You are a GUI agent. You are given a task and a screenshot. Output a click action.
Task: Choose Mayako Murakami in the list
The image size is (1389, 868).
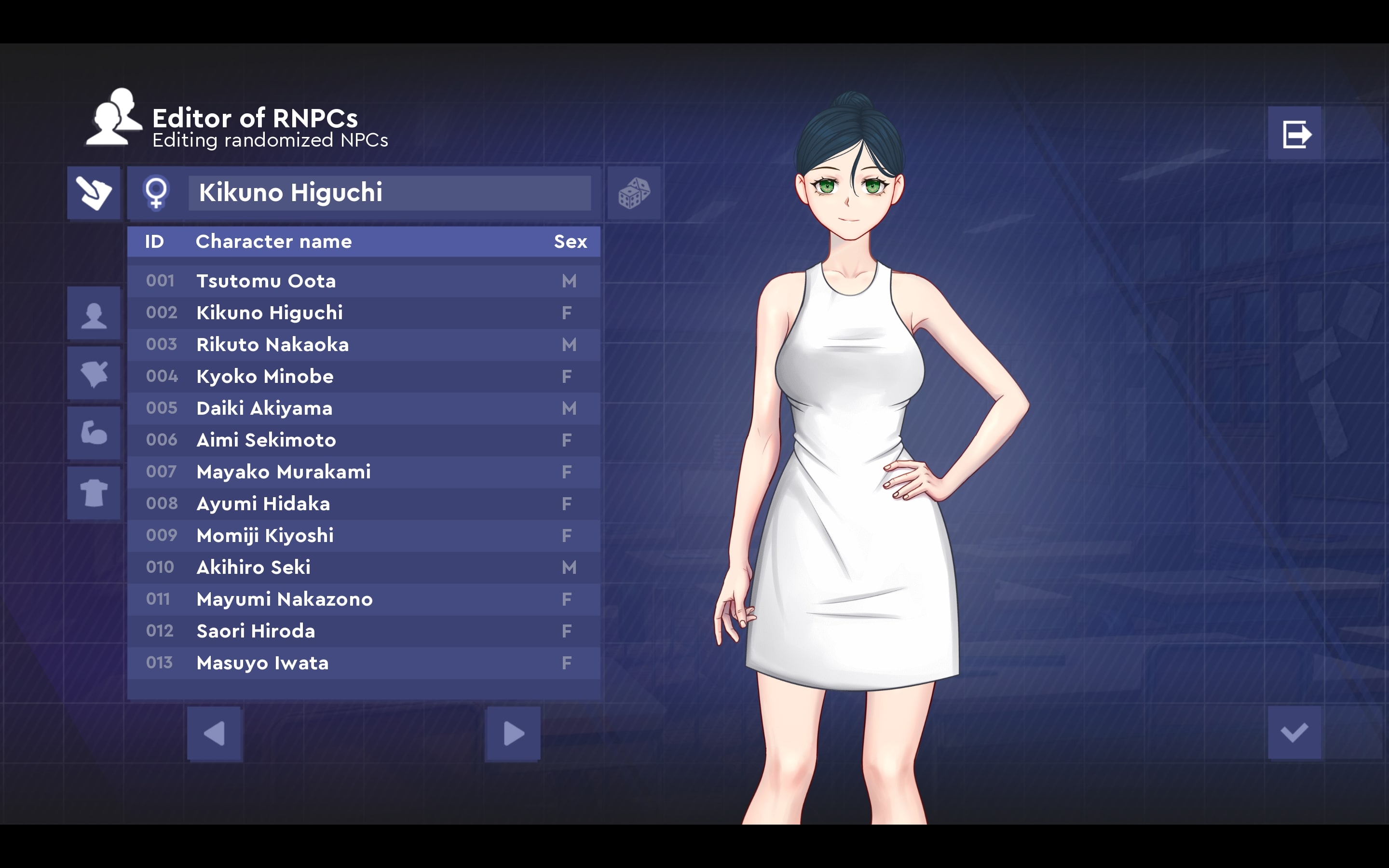pos(363,472)
